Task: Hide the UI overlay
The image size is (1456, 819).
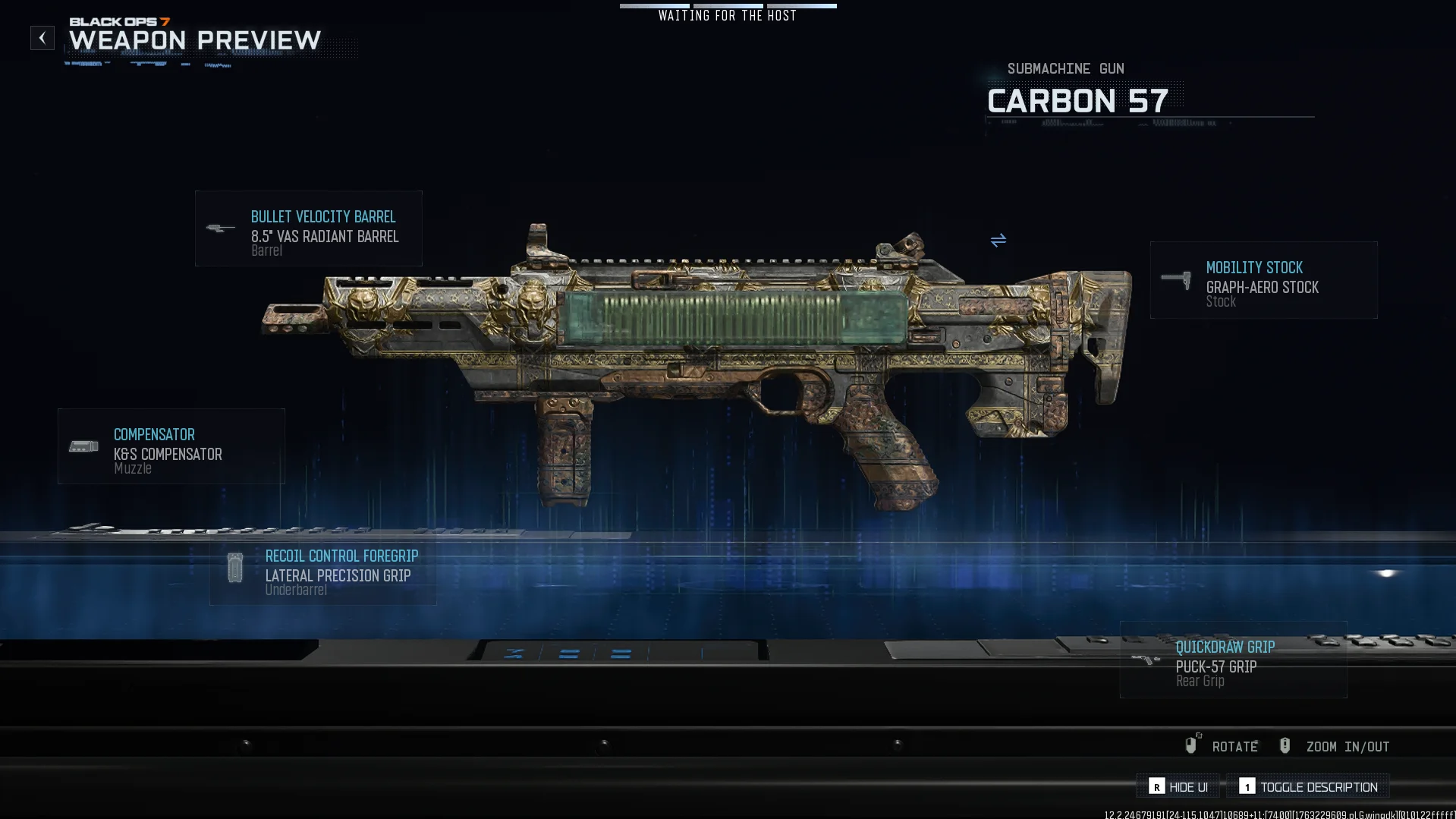Action: (1178, 787)
